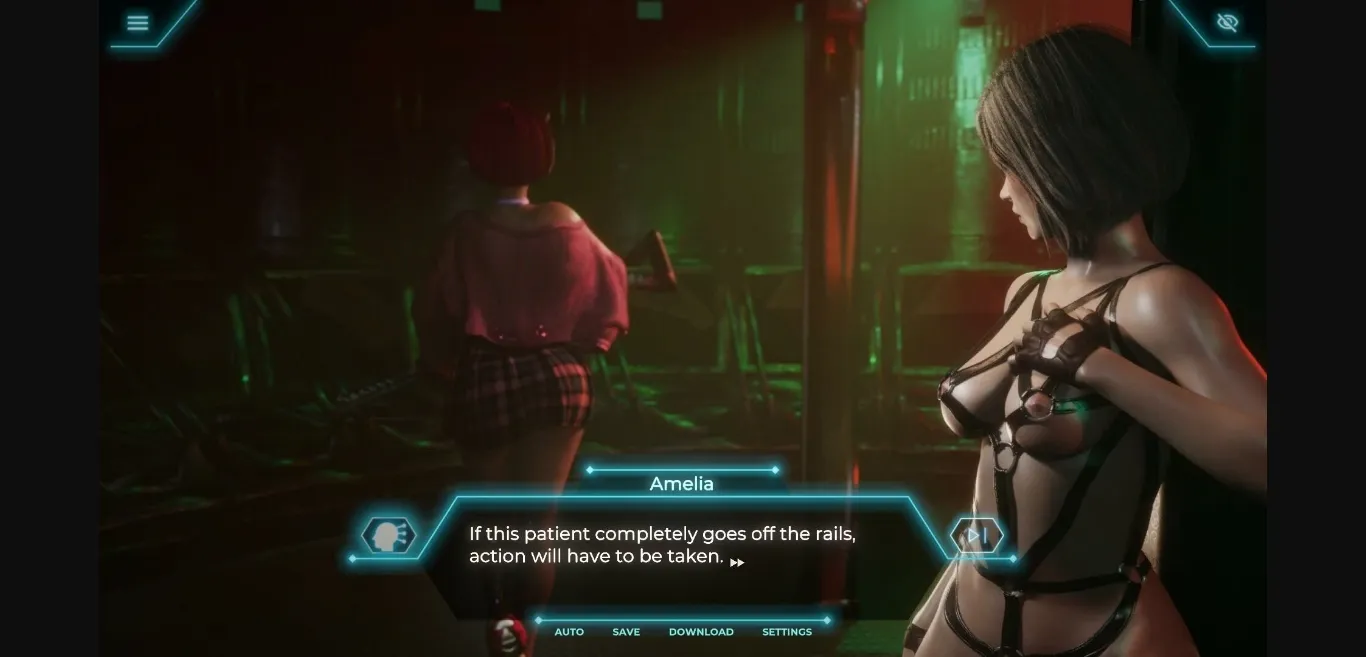Image resolution: width=1366 pixels, height=657 pixels.
Task: Open the dialogue history log icon
Action: pos(388,536)
